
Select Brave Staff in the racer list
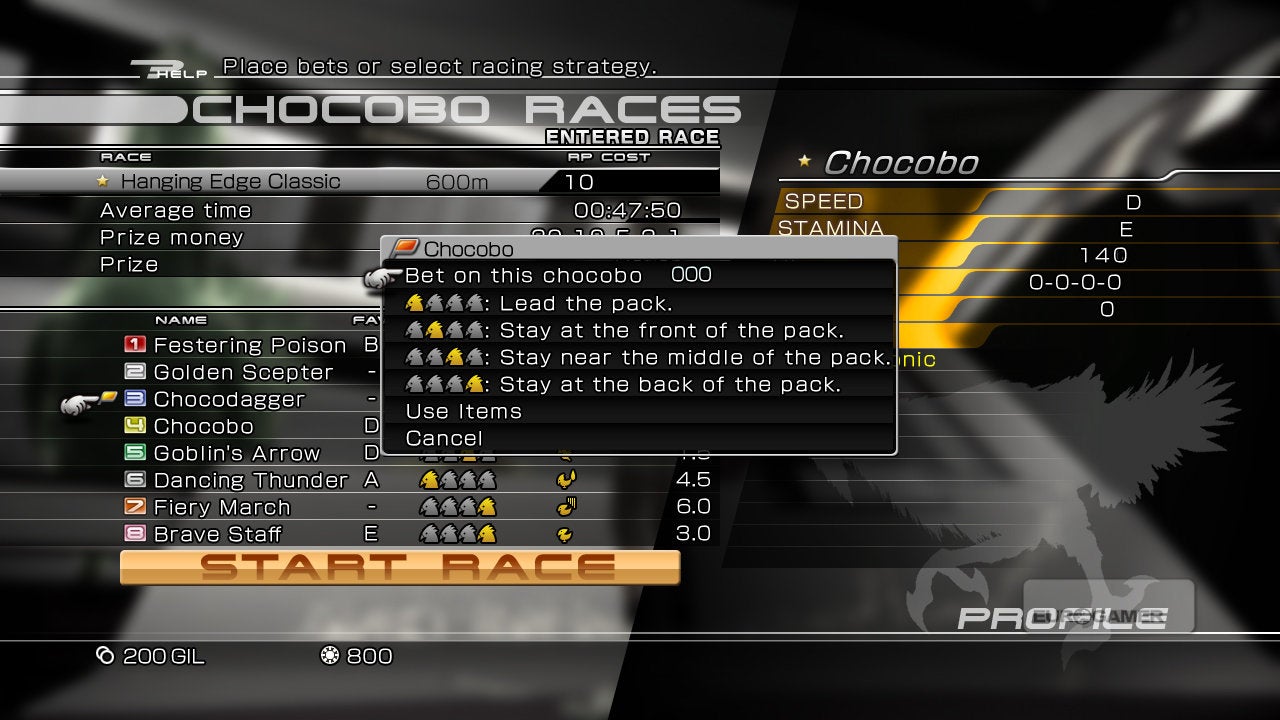[217, 534]
